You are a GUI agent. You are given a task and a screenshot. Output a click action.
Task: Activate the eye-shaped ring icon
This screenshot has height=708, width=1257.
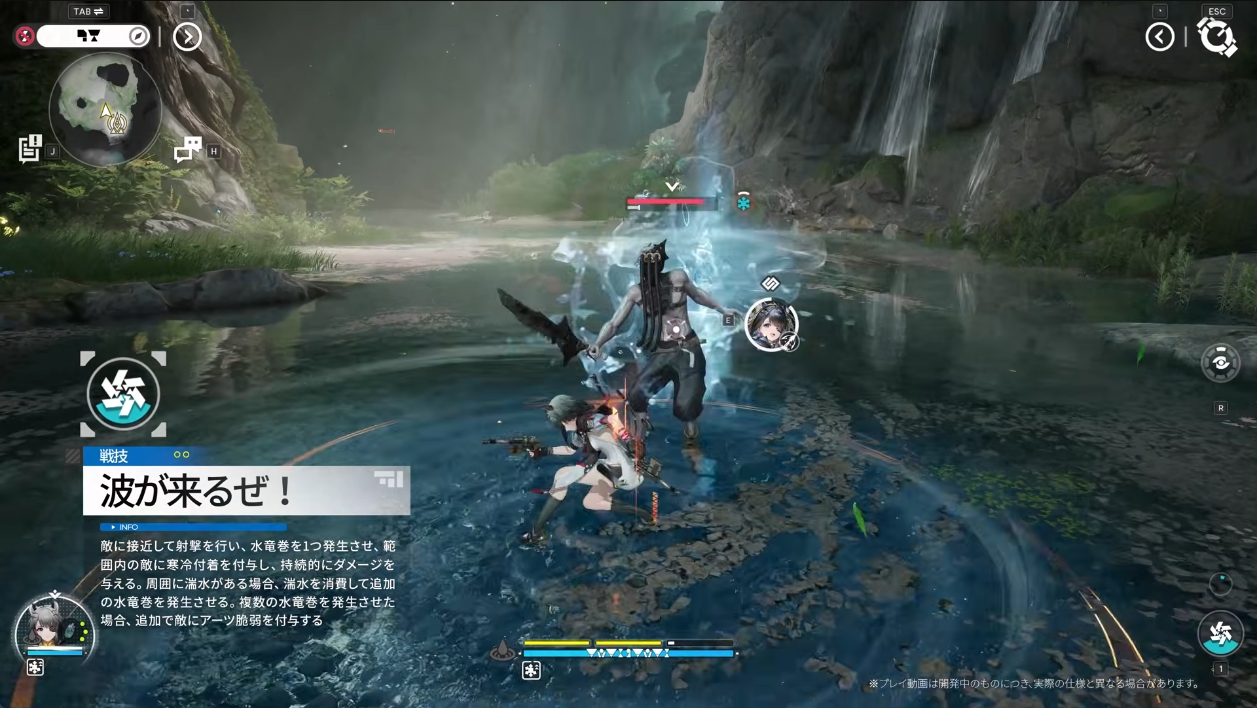point(1221,362)
